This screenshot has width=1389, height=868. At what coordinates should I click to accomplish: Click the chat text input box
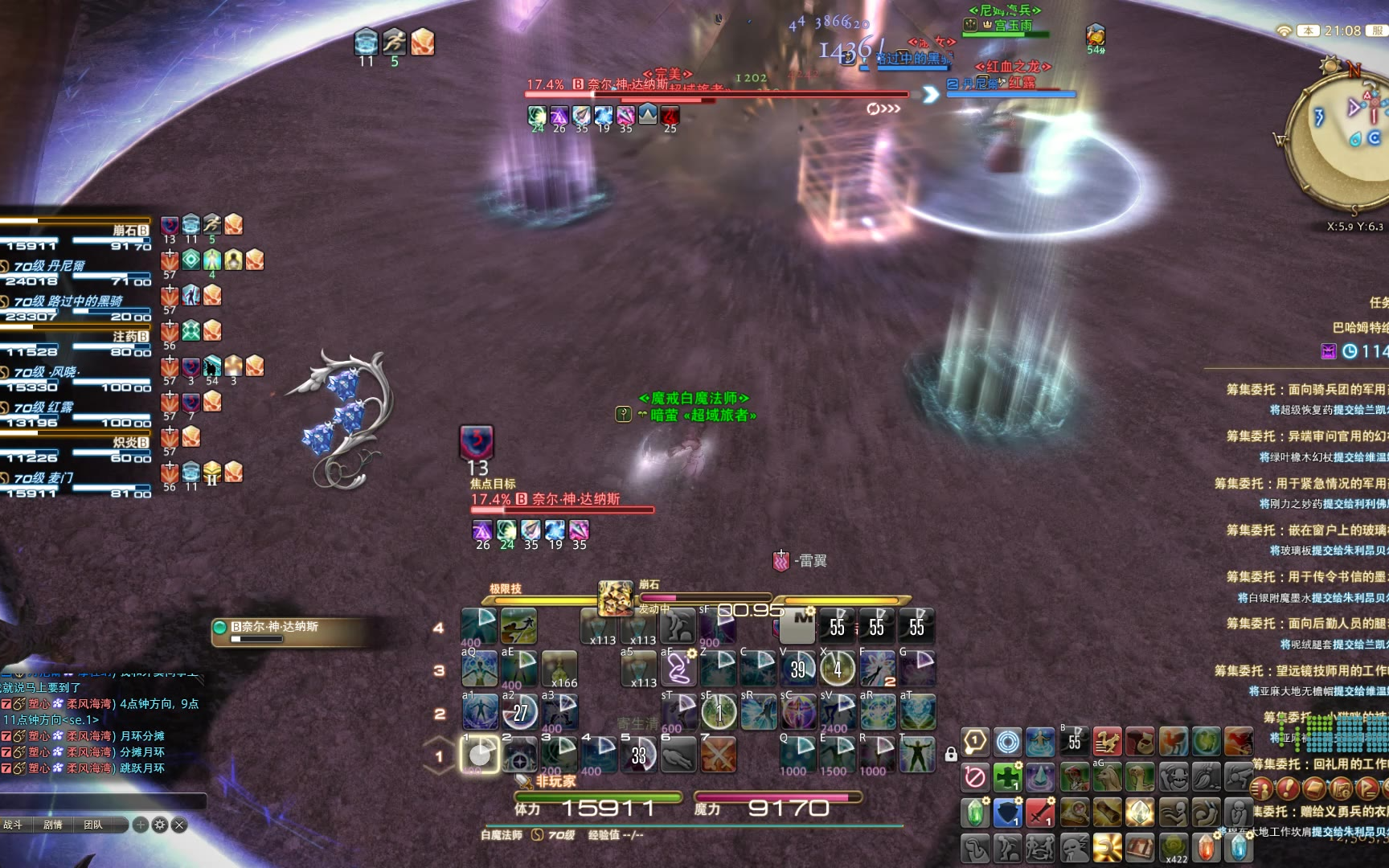click(103, 800)
